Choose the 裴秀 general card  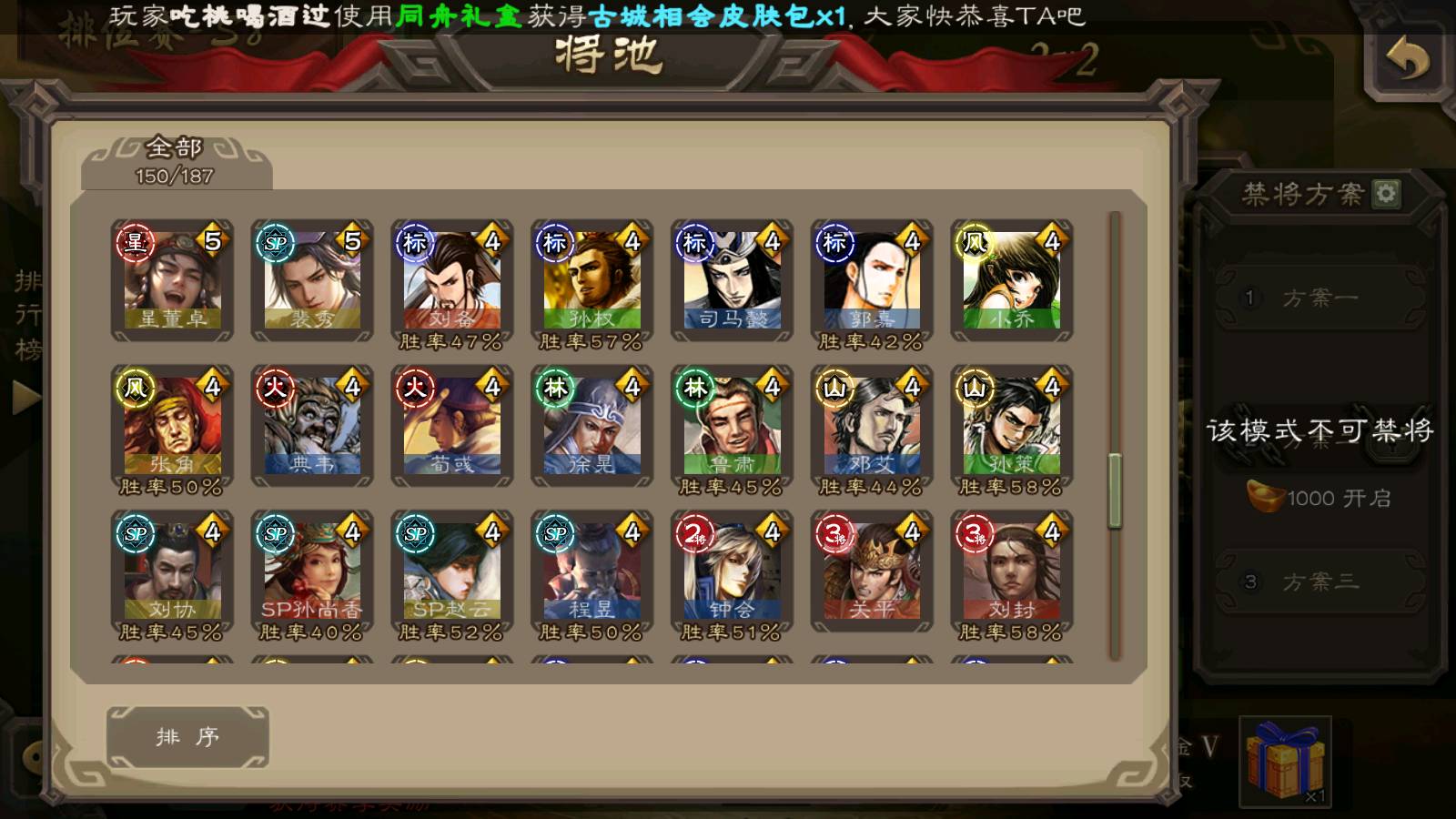click(x=312, y=280)
